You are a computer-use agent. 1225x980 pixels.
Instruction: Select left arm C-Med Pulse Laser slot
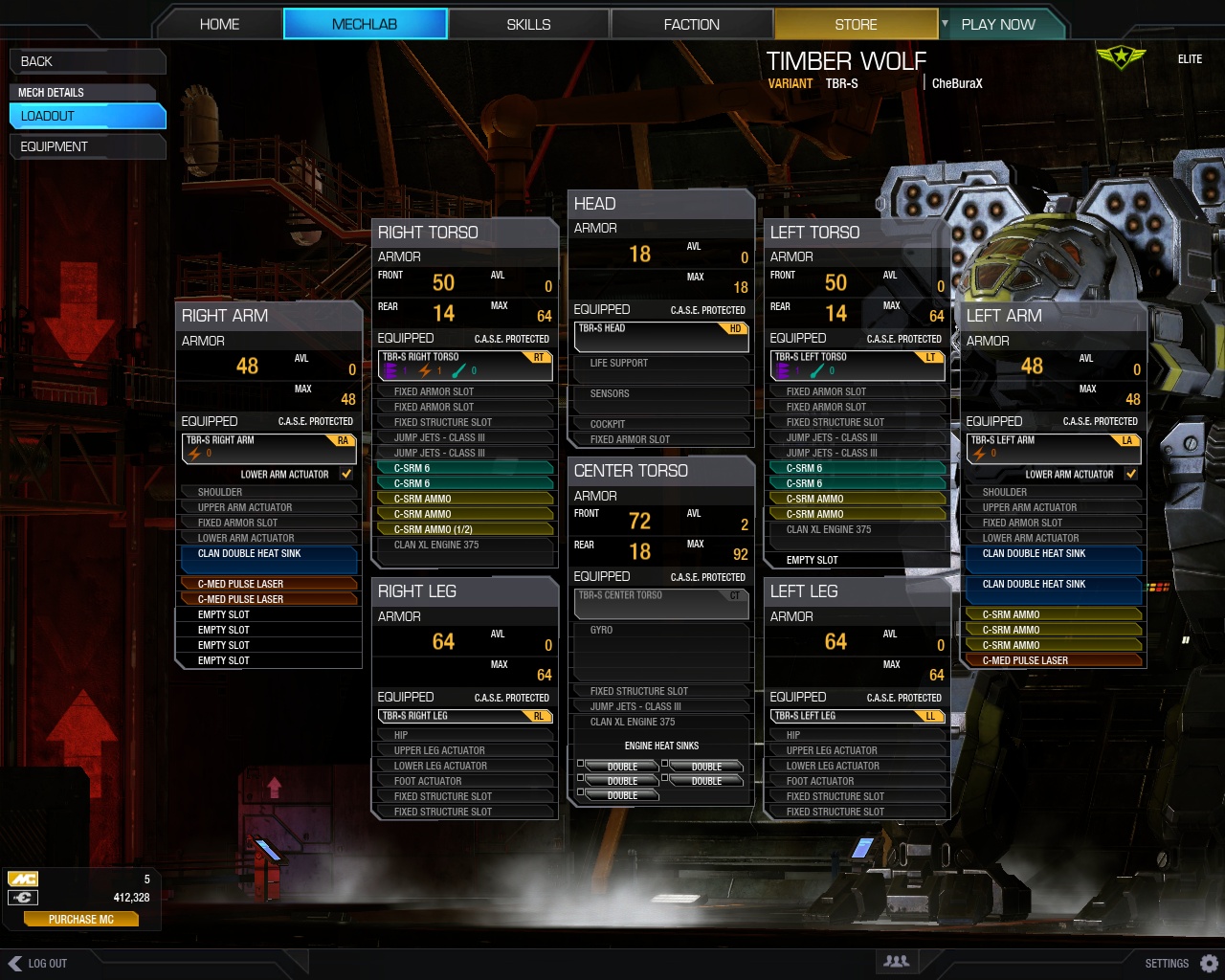click(x=1060, y=660)
